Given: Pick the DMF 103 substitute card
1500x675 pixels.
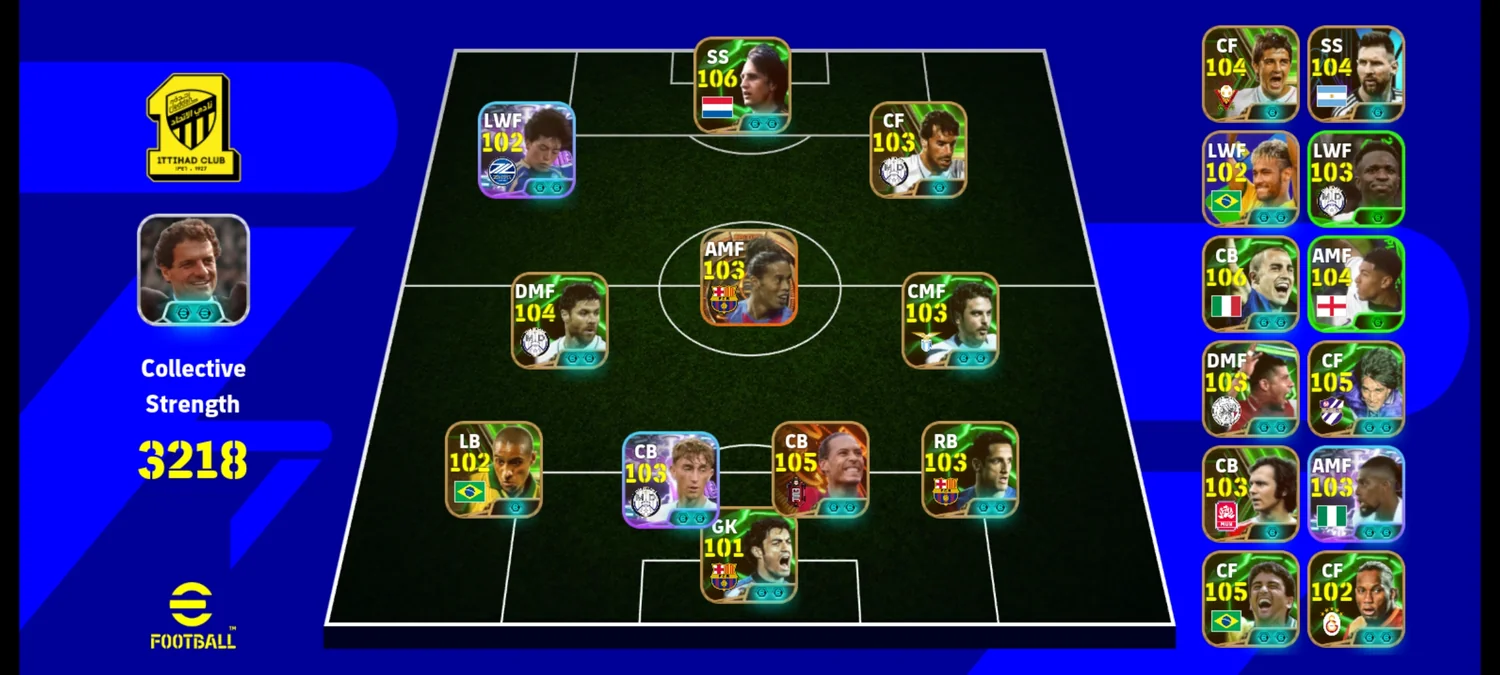Looking at the screenshot, I should [x=1251, y=389].
